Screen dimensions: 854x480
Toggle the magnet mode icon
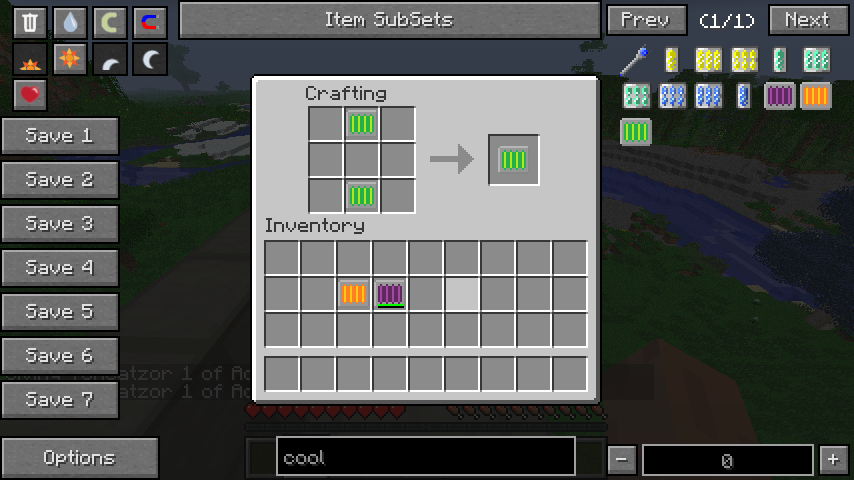149,22
